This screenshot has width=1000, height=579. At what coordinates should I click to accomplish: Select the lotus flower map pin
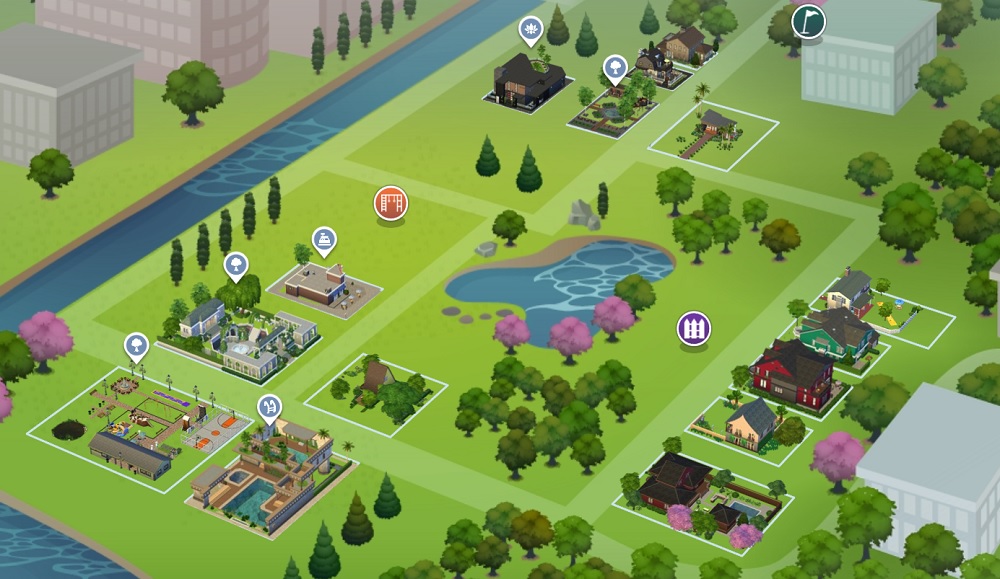point(529,30)
